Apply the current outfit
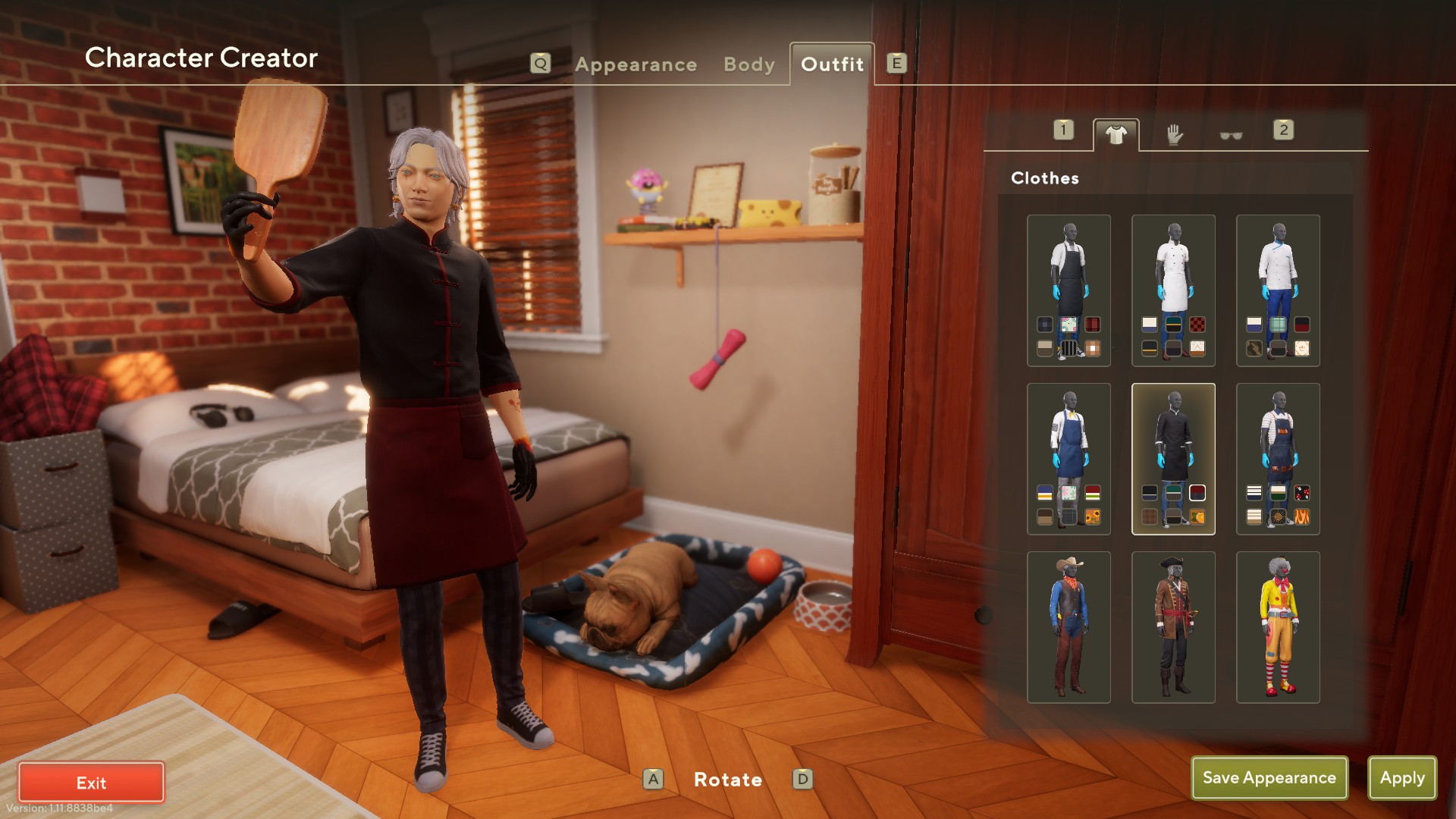1456x819 pixels. pyautogui.click(x=1401, y=777)
